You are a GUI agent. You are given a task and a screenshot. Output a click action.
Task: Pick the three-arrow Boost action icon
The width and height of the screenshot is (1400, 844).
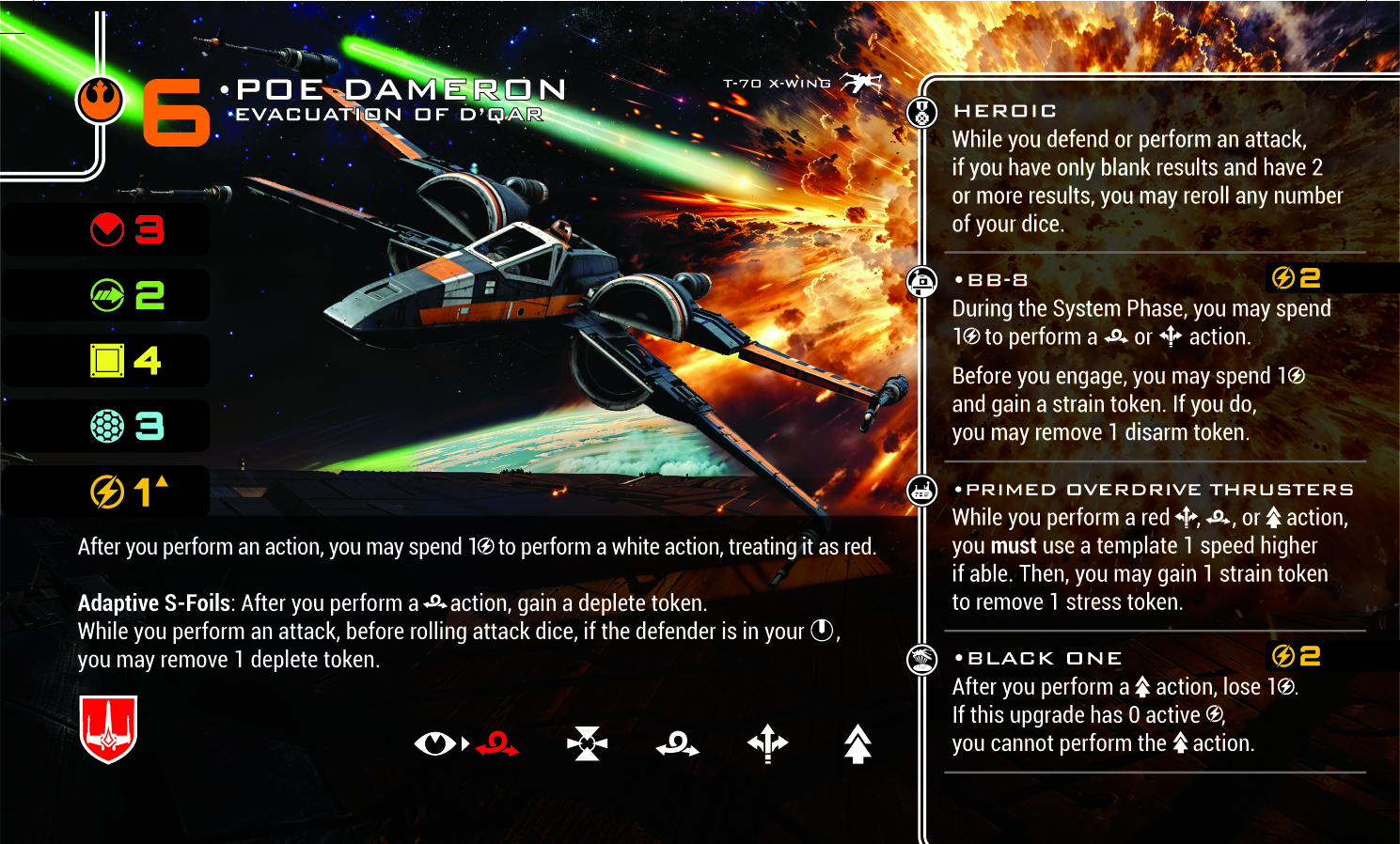pyautogui.click(x=767, y=743)
